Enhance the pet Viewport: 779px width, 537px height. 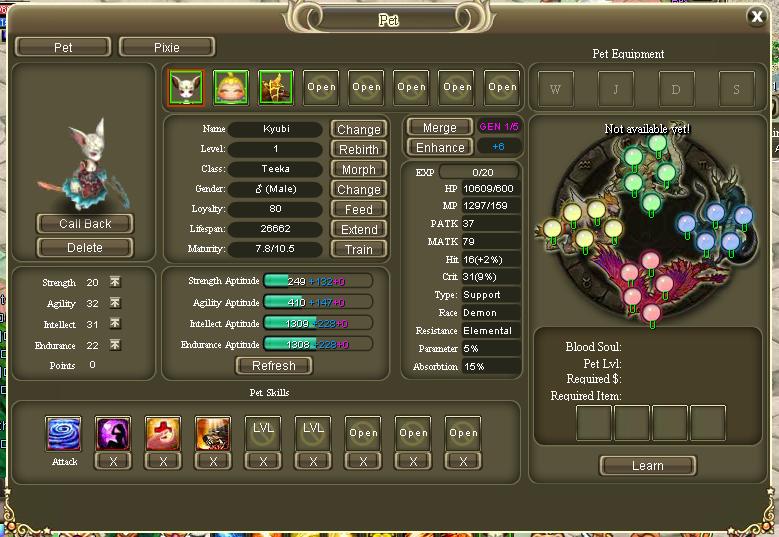pos(439,147)
